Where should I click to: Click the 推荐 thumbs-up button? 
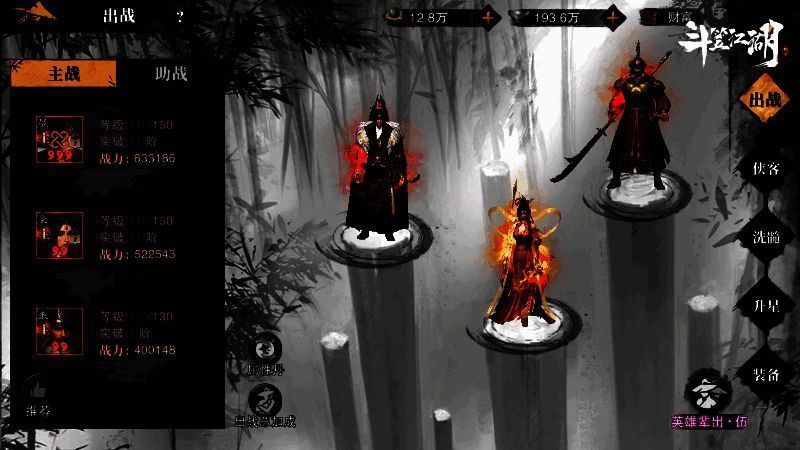(x=36, y=393)
